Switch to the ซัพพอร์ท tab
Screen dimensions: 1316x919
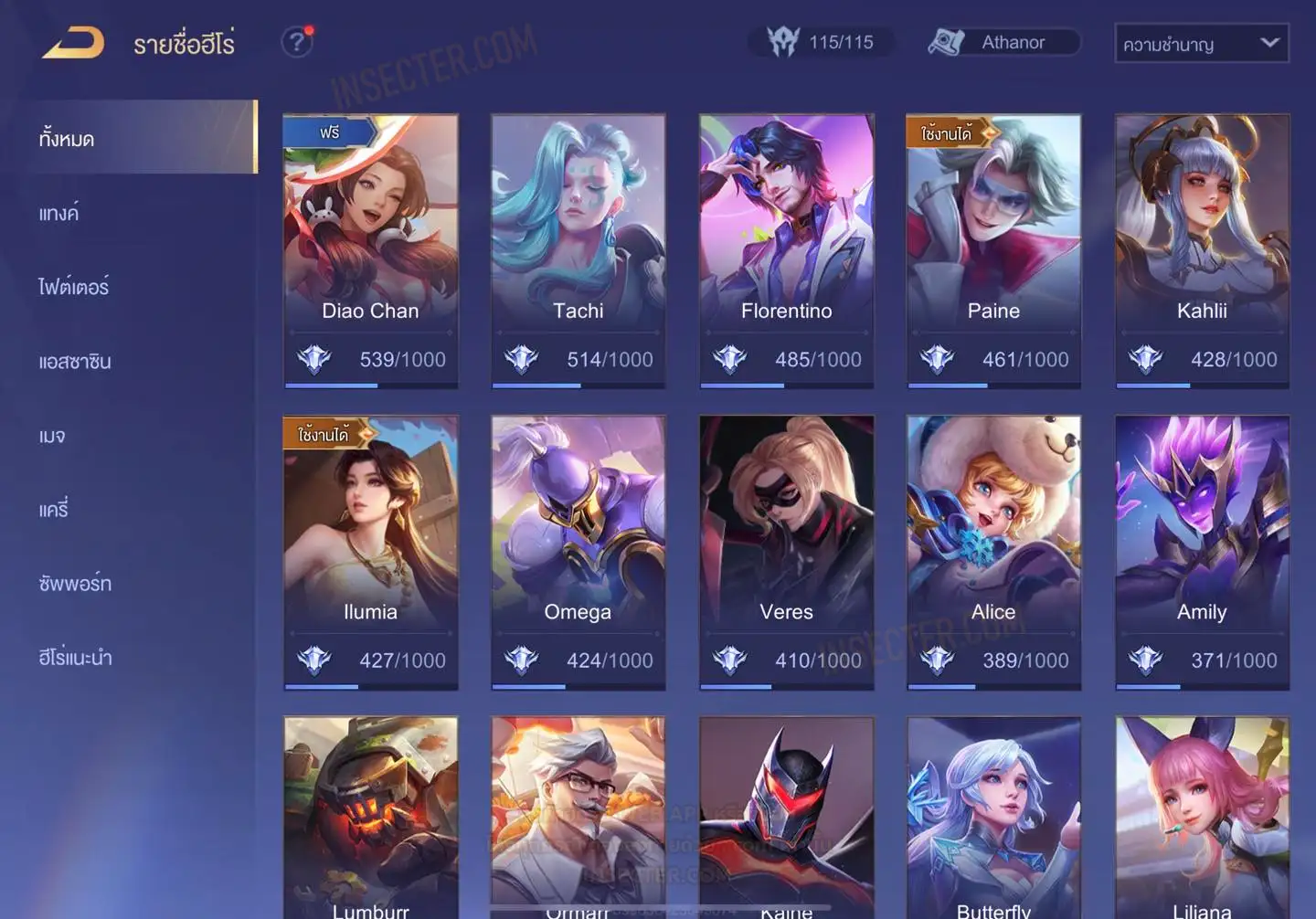(x=75, y=583)
